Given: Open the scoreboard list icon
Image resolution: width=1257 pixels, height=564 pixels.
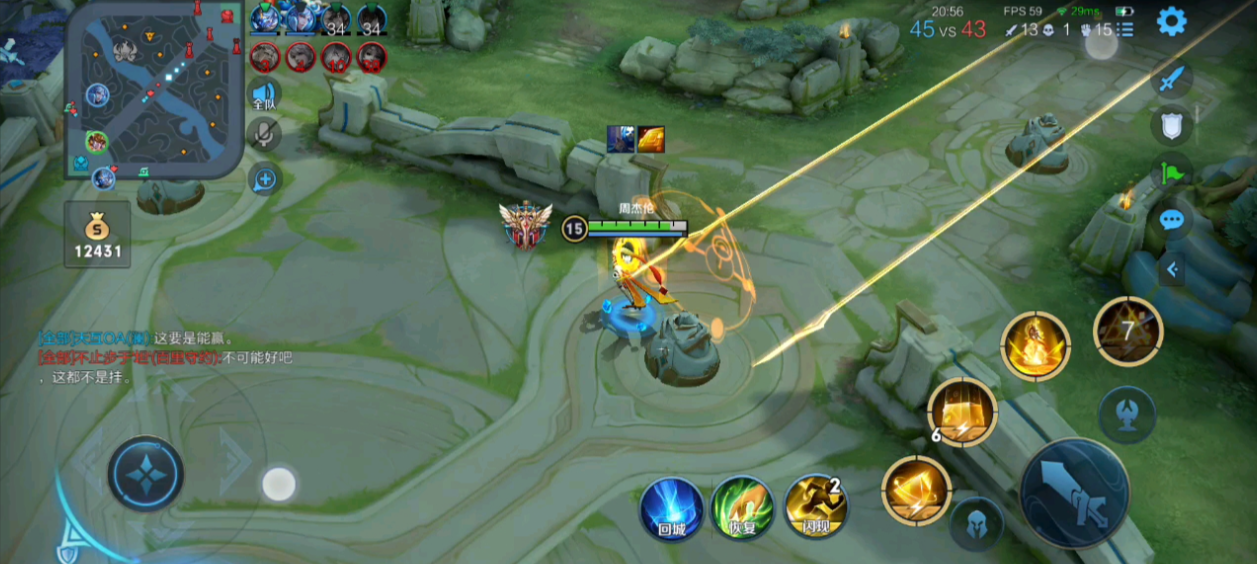Looking at the screenshot, I should (x=1126, y=30).
